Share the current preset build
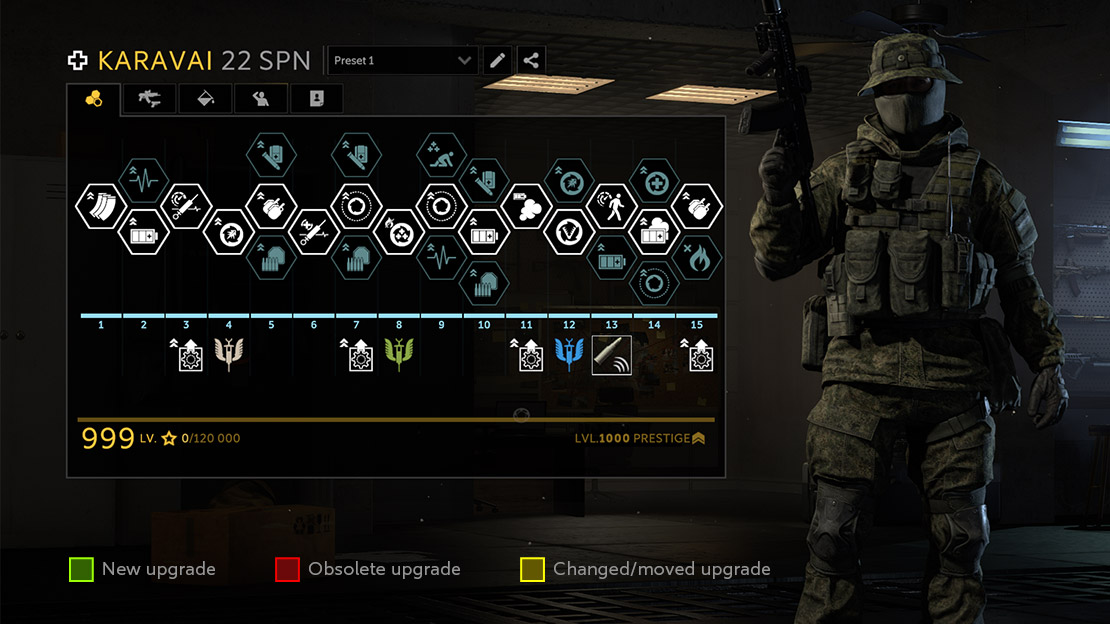Viewport: 1110px width, 624px height. coord(531,61)
